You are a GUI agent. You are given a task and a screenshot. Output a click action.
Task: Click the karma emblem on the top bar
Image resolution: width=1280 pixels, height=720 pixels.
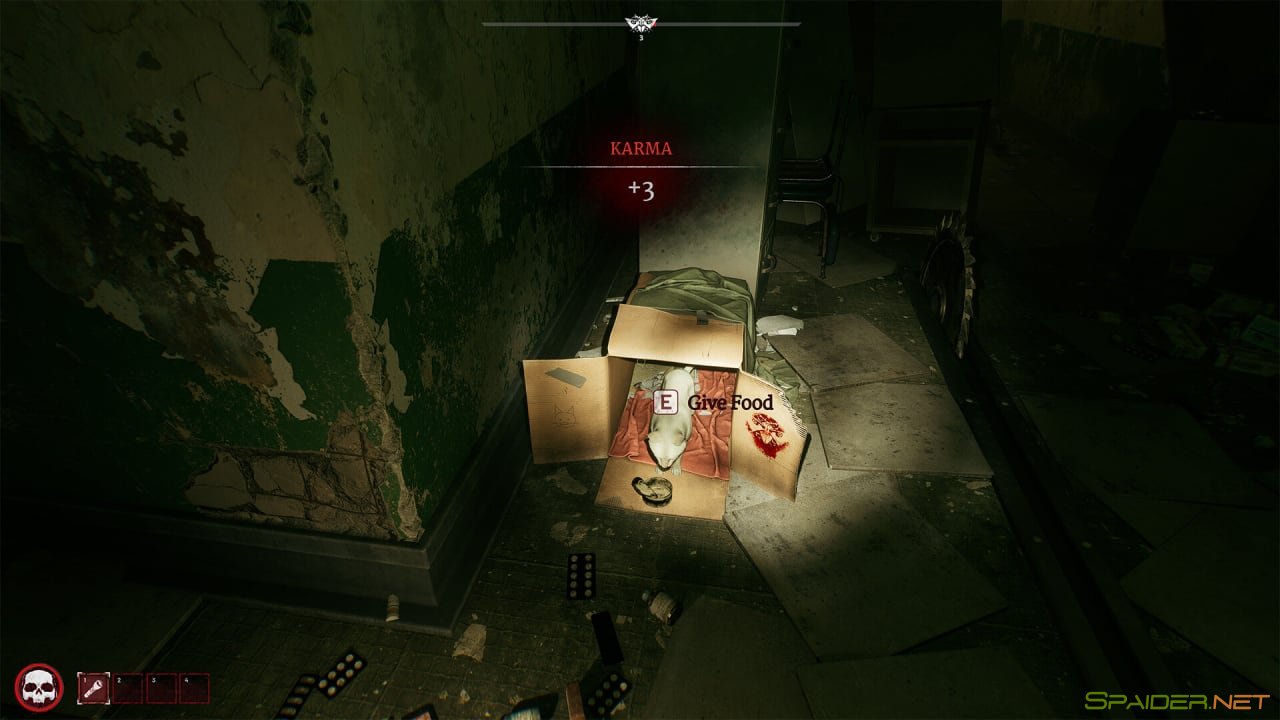[x=640, y=24]
